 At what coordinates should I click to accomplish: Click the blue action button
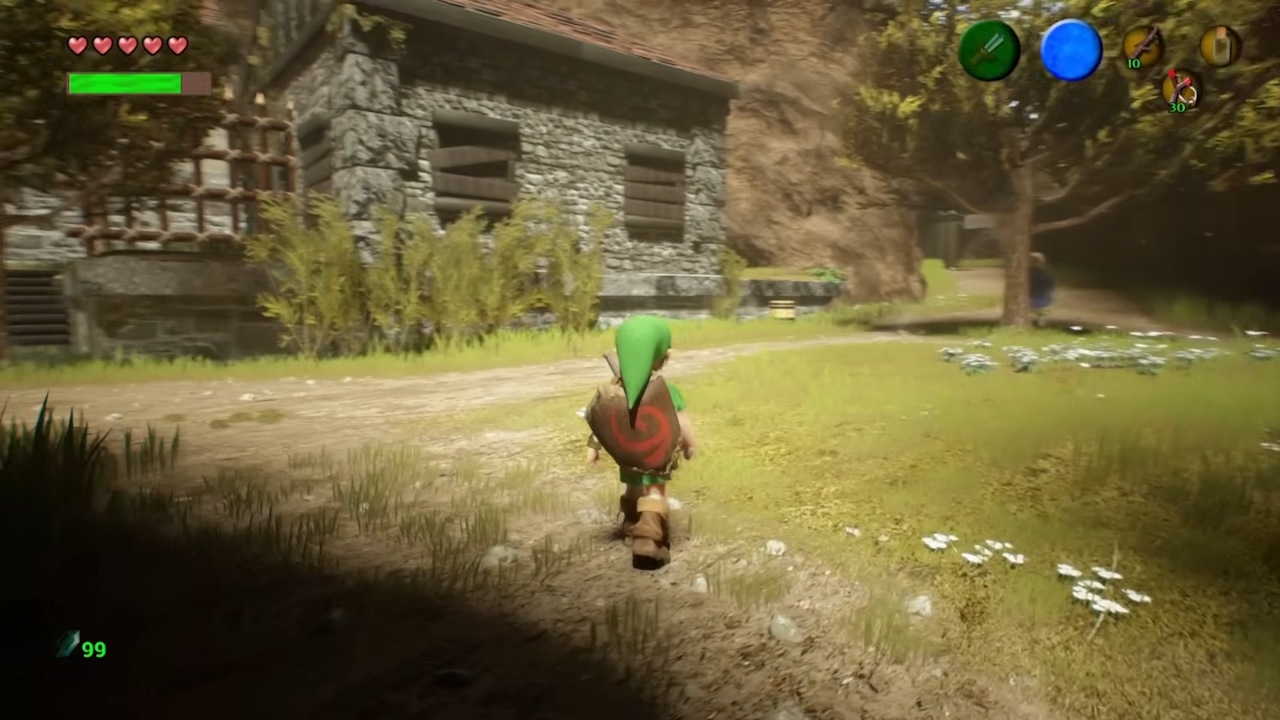pos(1071,50)
